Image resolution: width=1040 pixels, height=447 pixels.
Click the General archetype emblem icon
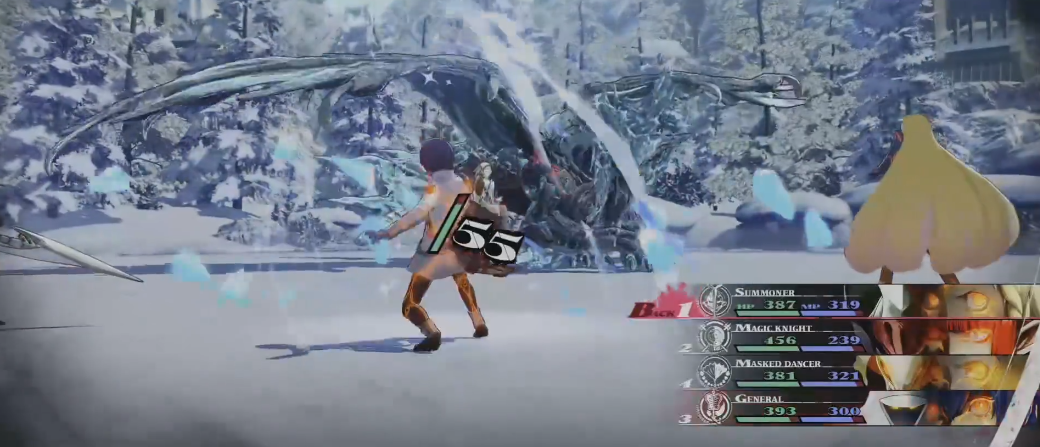[715, 406]
